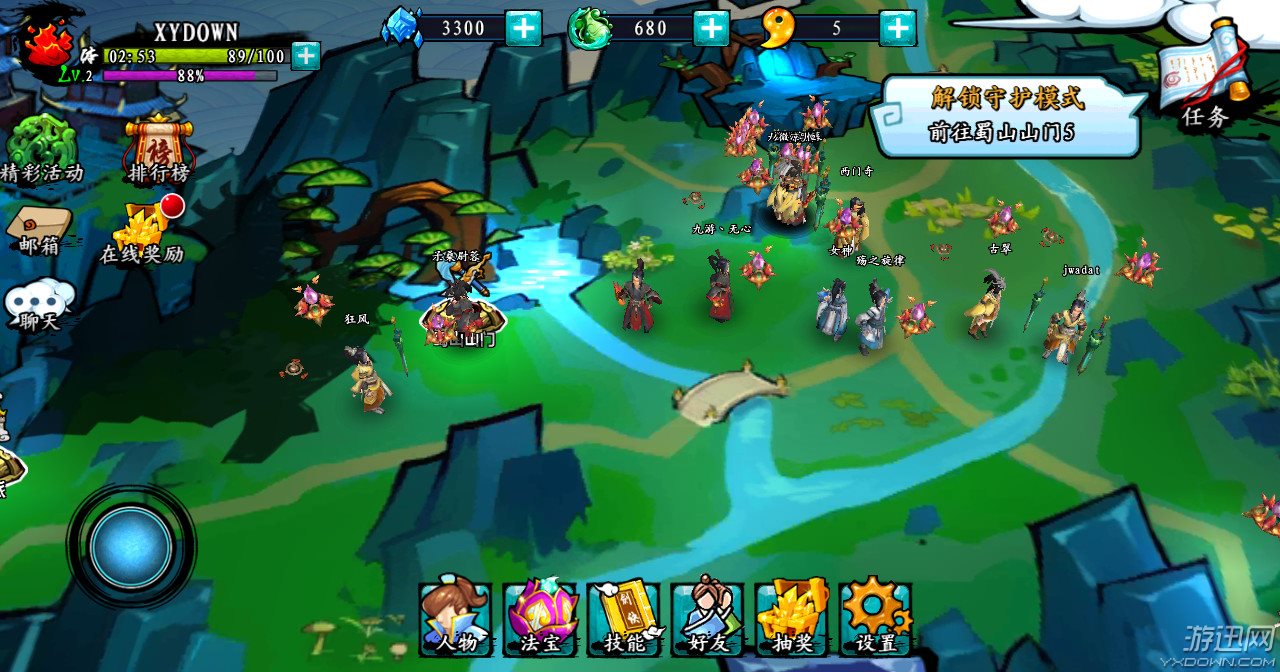Open the 好友 friends list

(708, 617)
